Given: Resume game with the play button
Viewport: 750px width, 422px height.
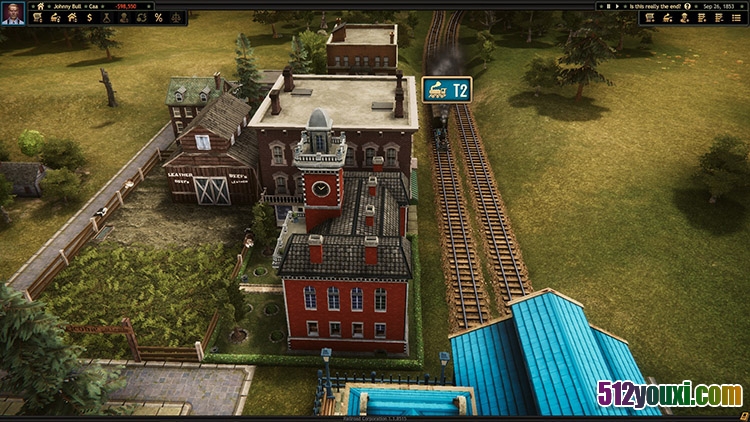Looking at the screenshot, I should point(617,6).
